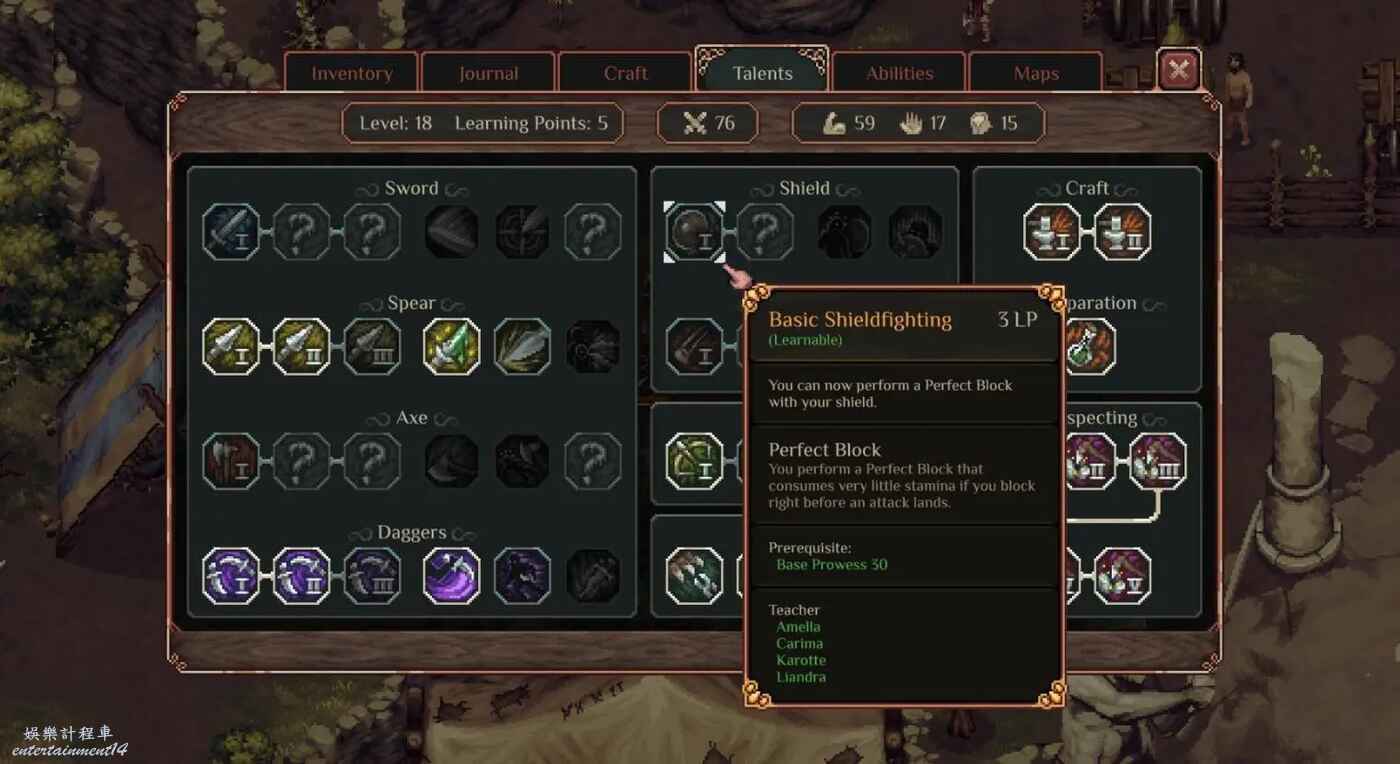Choose the Daggers tier I talent

click(231, 576)
